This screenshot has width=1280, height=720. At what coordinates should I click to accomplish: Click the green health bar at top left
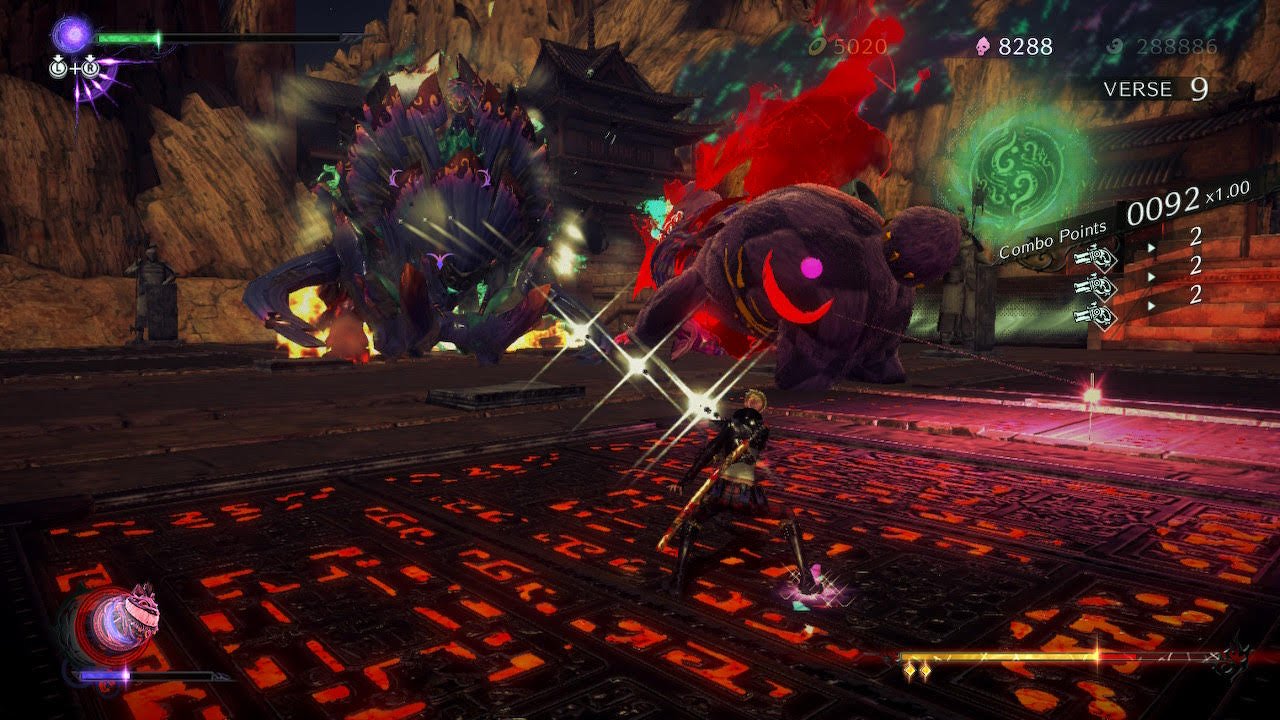coord(128,37)
